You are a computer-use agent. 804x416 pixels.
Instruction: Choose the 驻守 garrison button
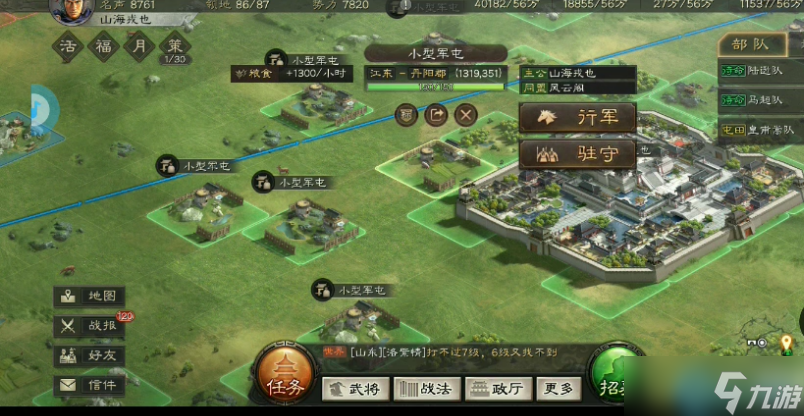click(577, 155)
